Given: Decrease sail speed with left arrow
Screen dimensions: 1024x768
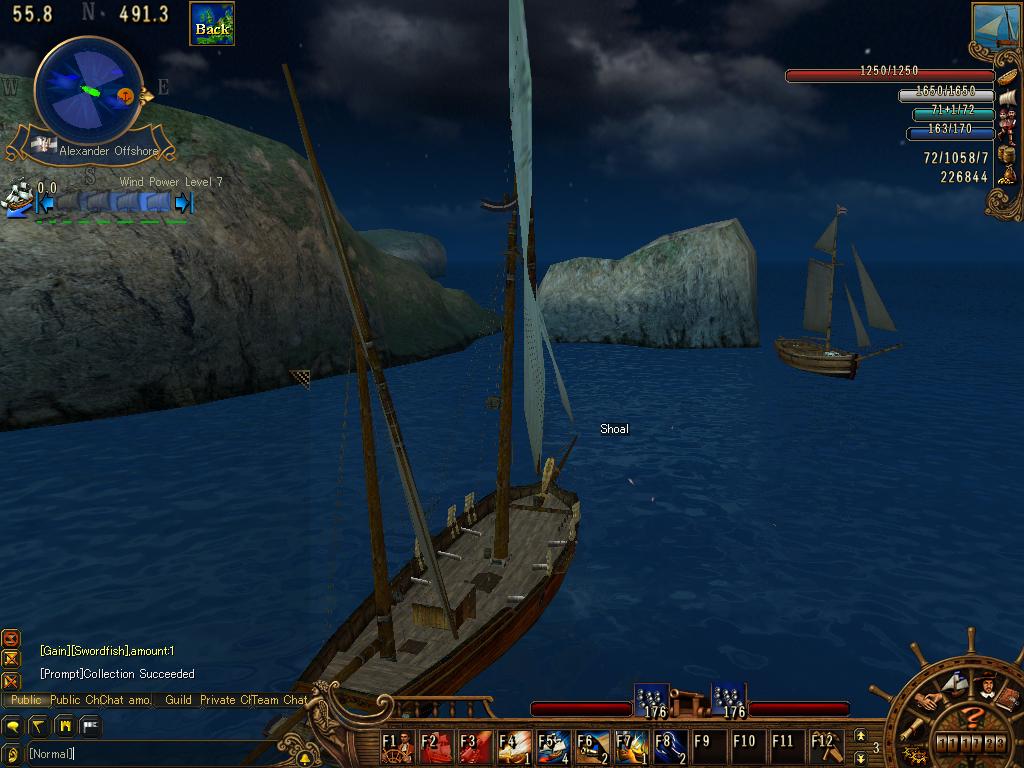Looking at the screenshot, I should [x=45, y=203].
